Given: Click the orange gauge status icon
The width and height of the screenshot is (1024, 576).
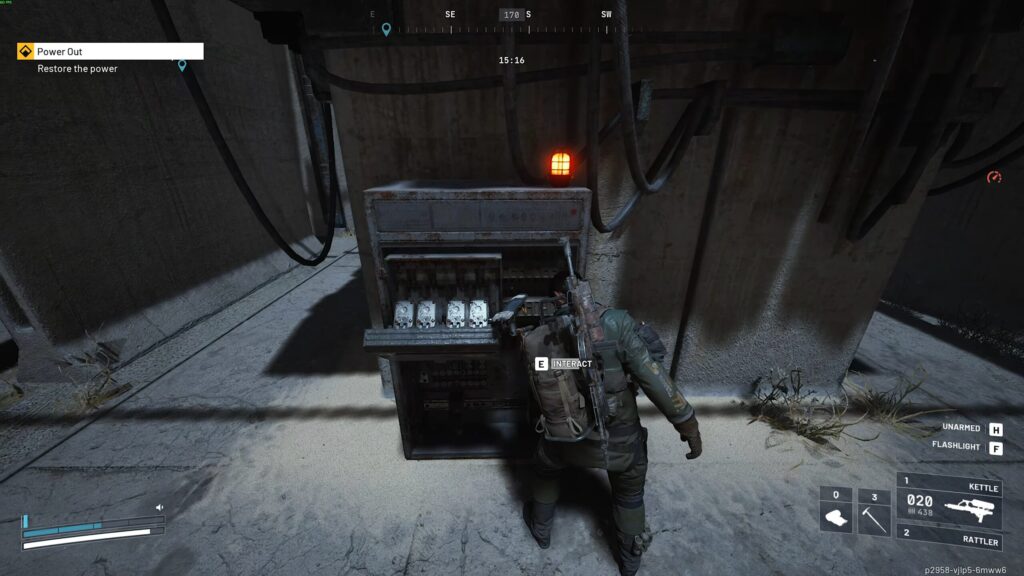Looking at the screenshot, I should pos(993,177).
